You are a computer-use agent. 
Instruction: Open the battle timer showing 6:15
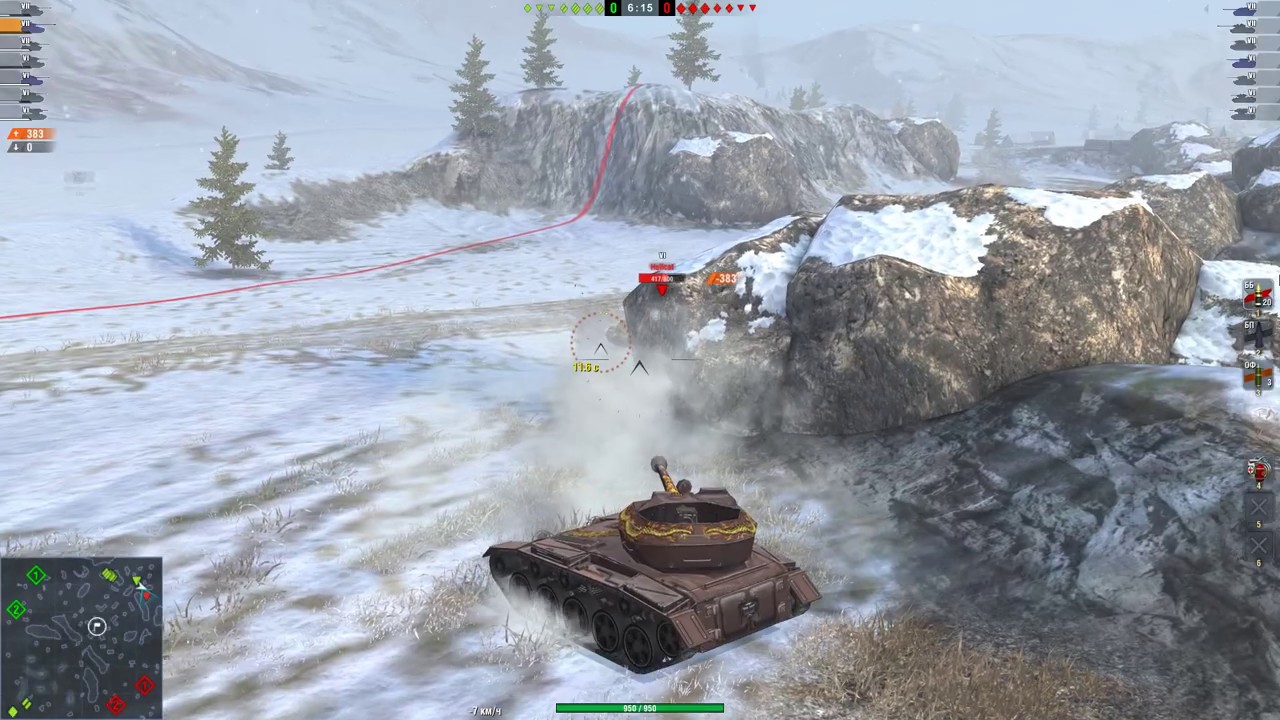pyautogui.click(x=639, y=8)
